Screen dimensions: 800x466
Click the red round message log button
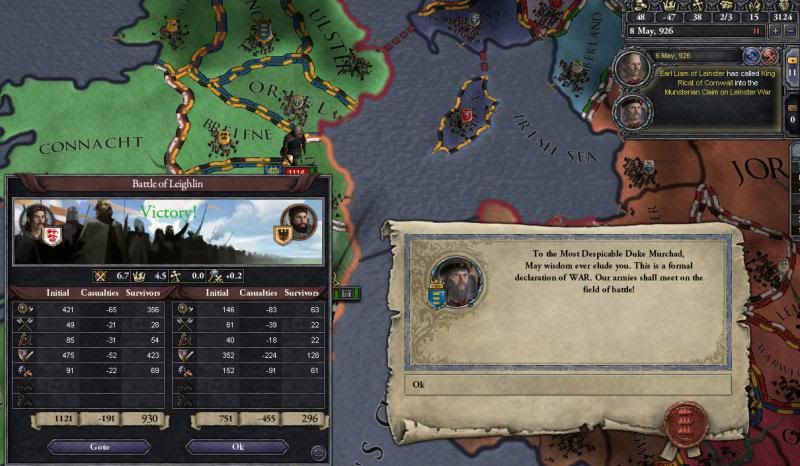click(x=770, y=56)
